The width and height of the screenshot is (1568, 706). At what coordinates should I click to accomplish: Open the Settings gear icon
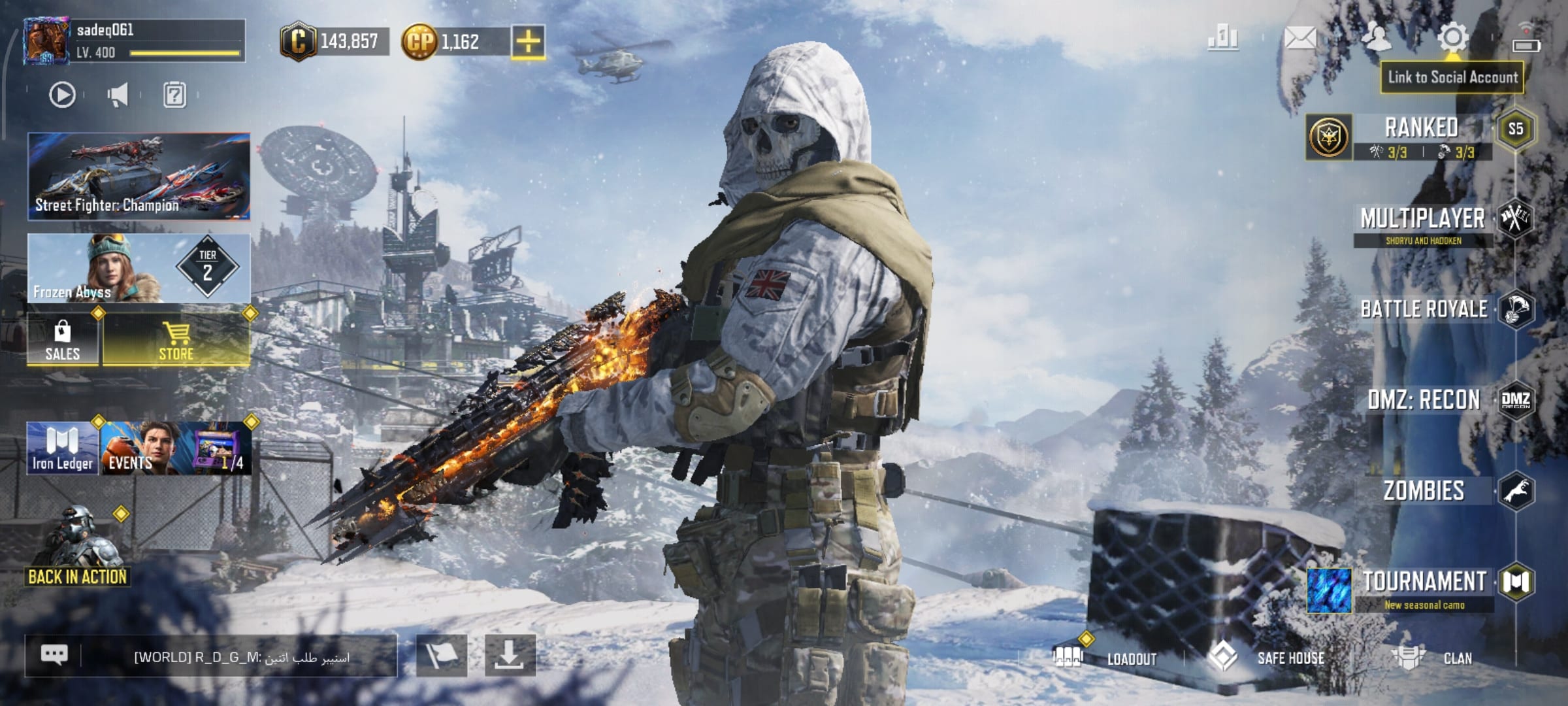[x=1452, y=38]
